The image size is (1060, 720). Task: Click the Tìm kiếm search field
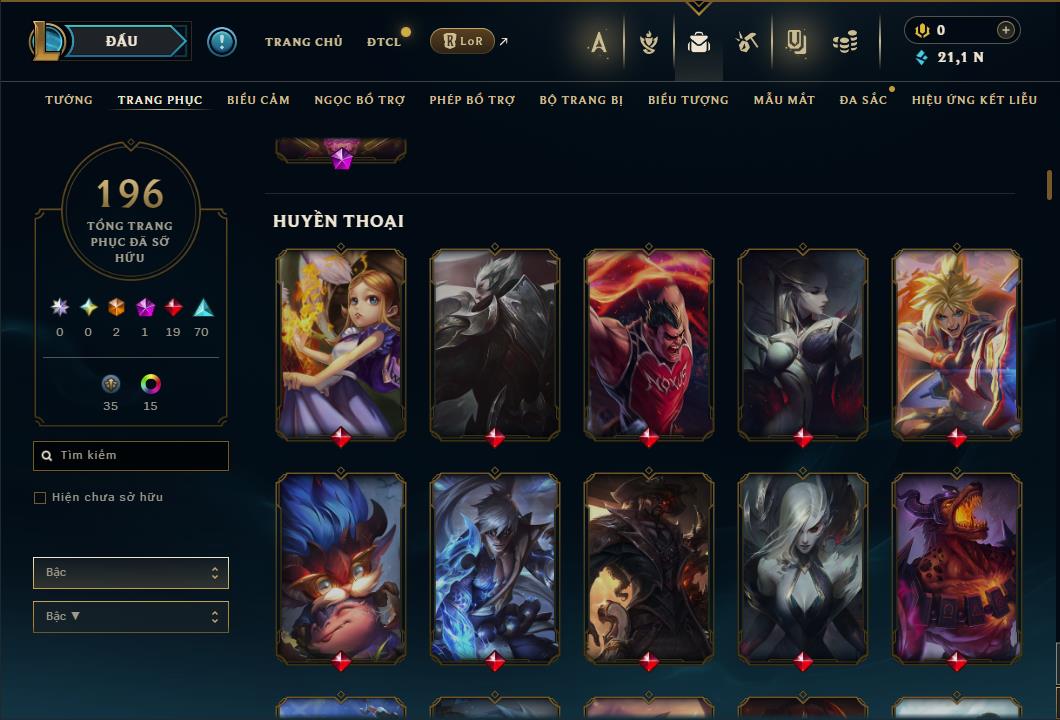pos(131,456)
